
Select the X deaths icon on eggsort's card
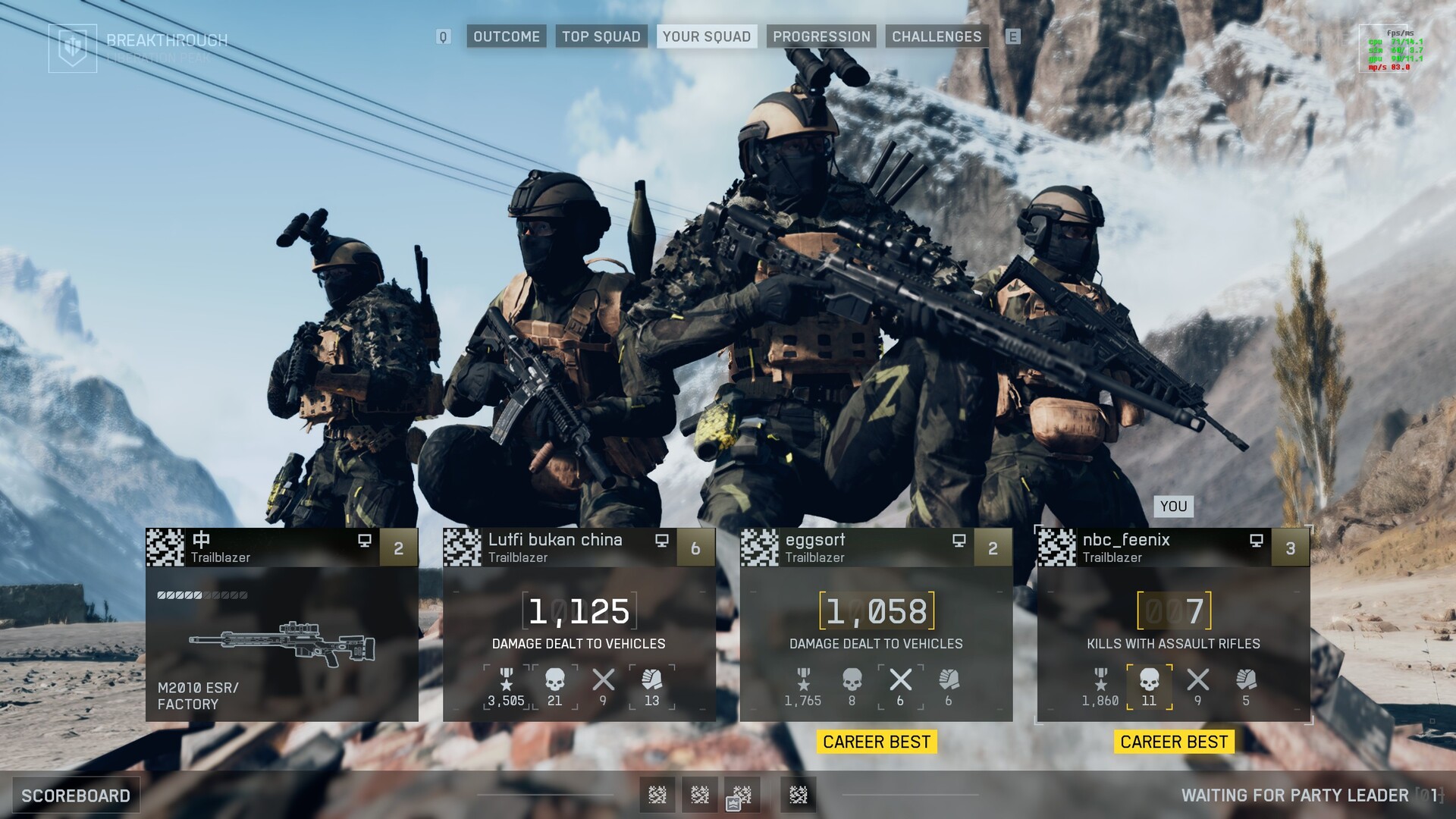[900, 679]
